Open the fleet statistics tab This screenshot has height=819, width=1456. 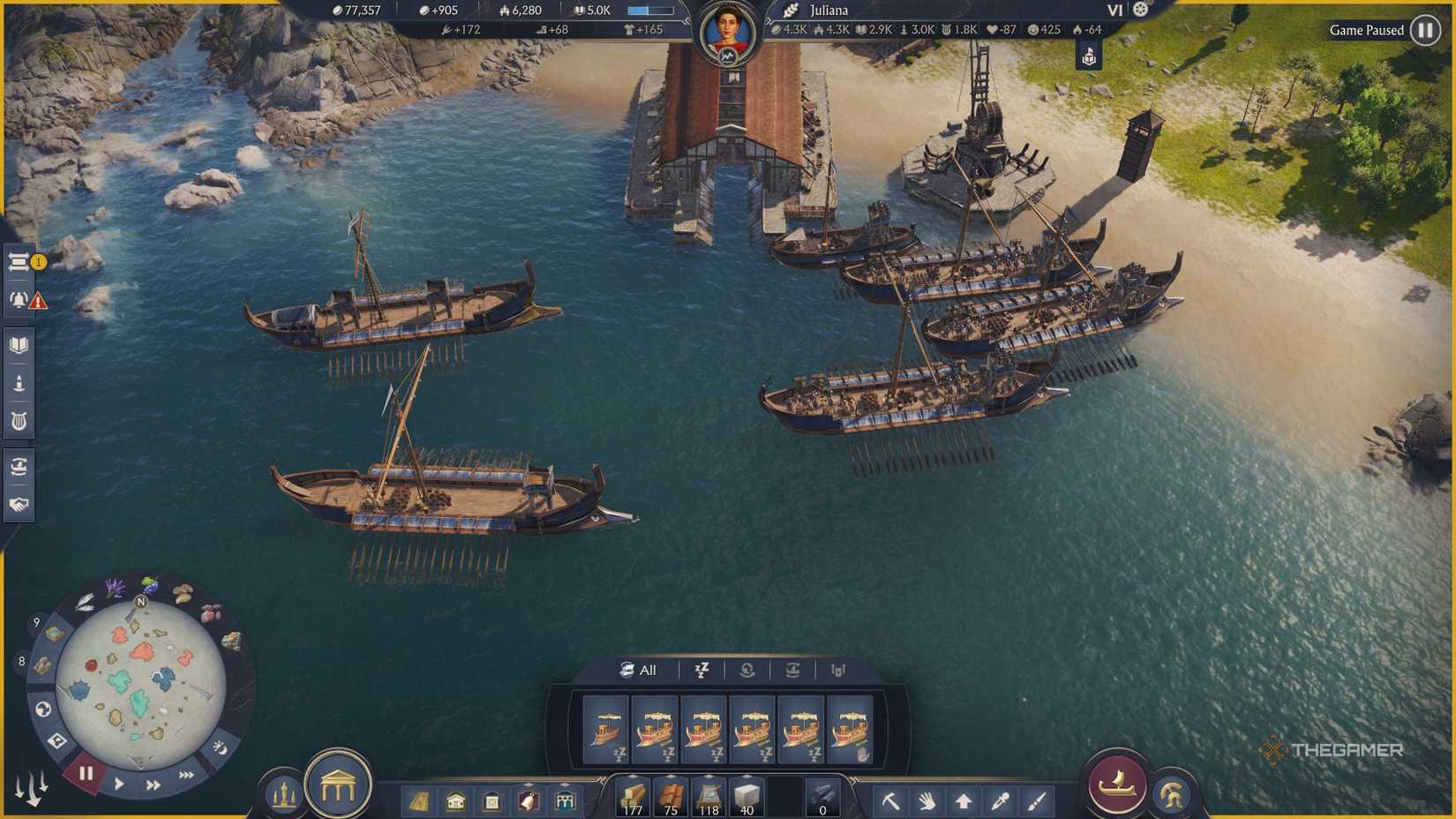[x=837, y=671]
